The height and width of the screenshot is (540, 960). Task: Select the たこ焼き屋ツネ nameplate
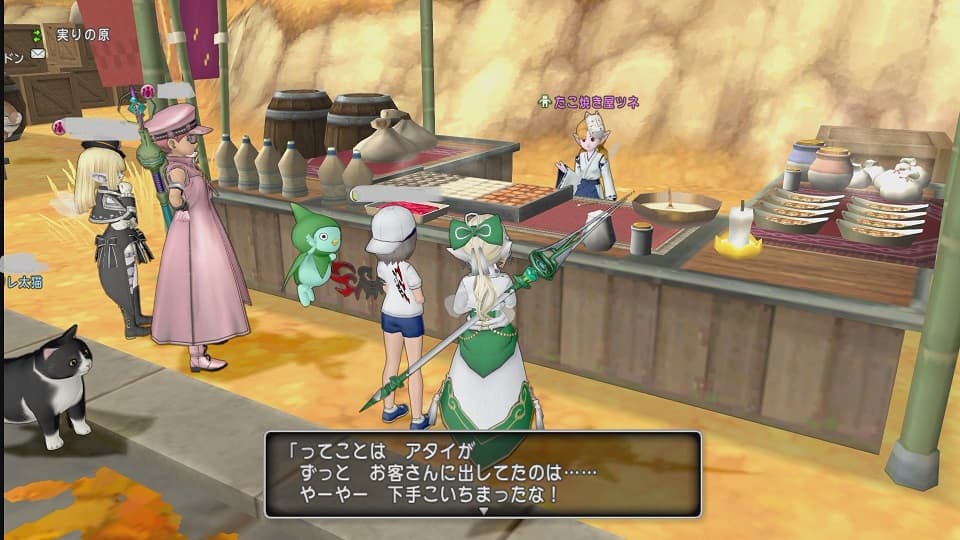pos(589,102)
